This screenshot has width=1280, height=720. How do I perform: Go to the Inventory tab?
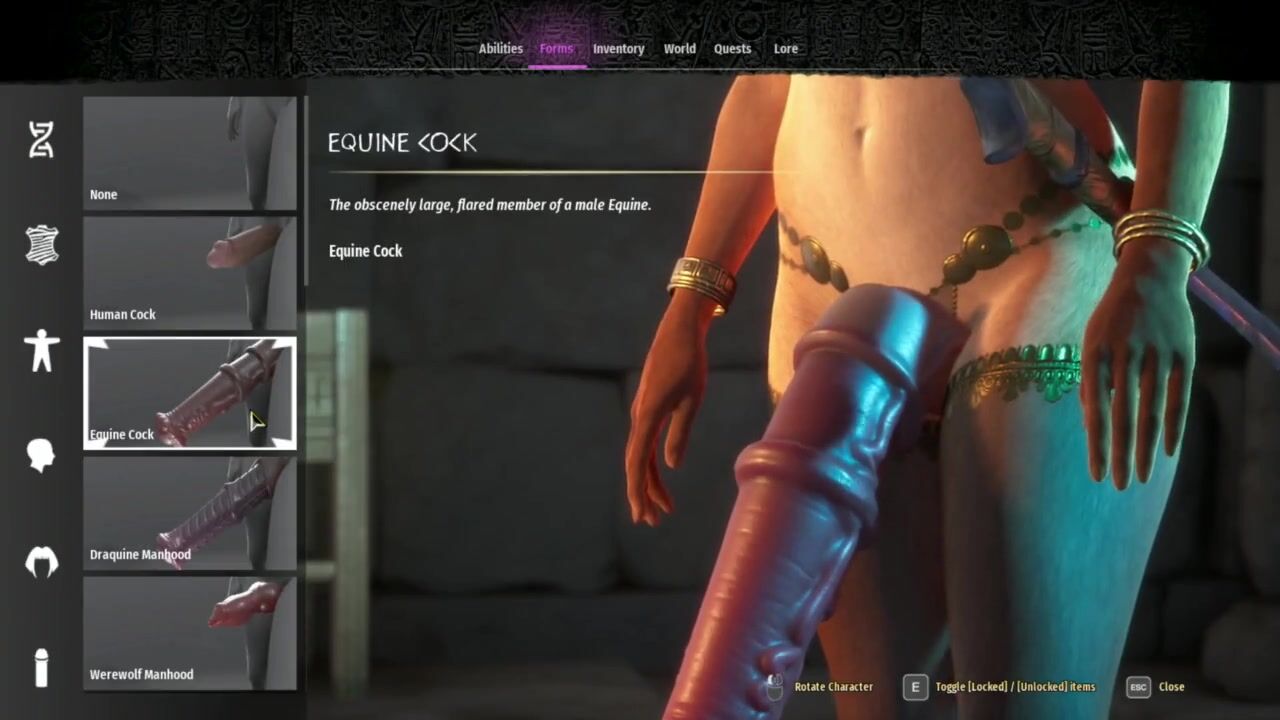coord(618,48)
